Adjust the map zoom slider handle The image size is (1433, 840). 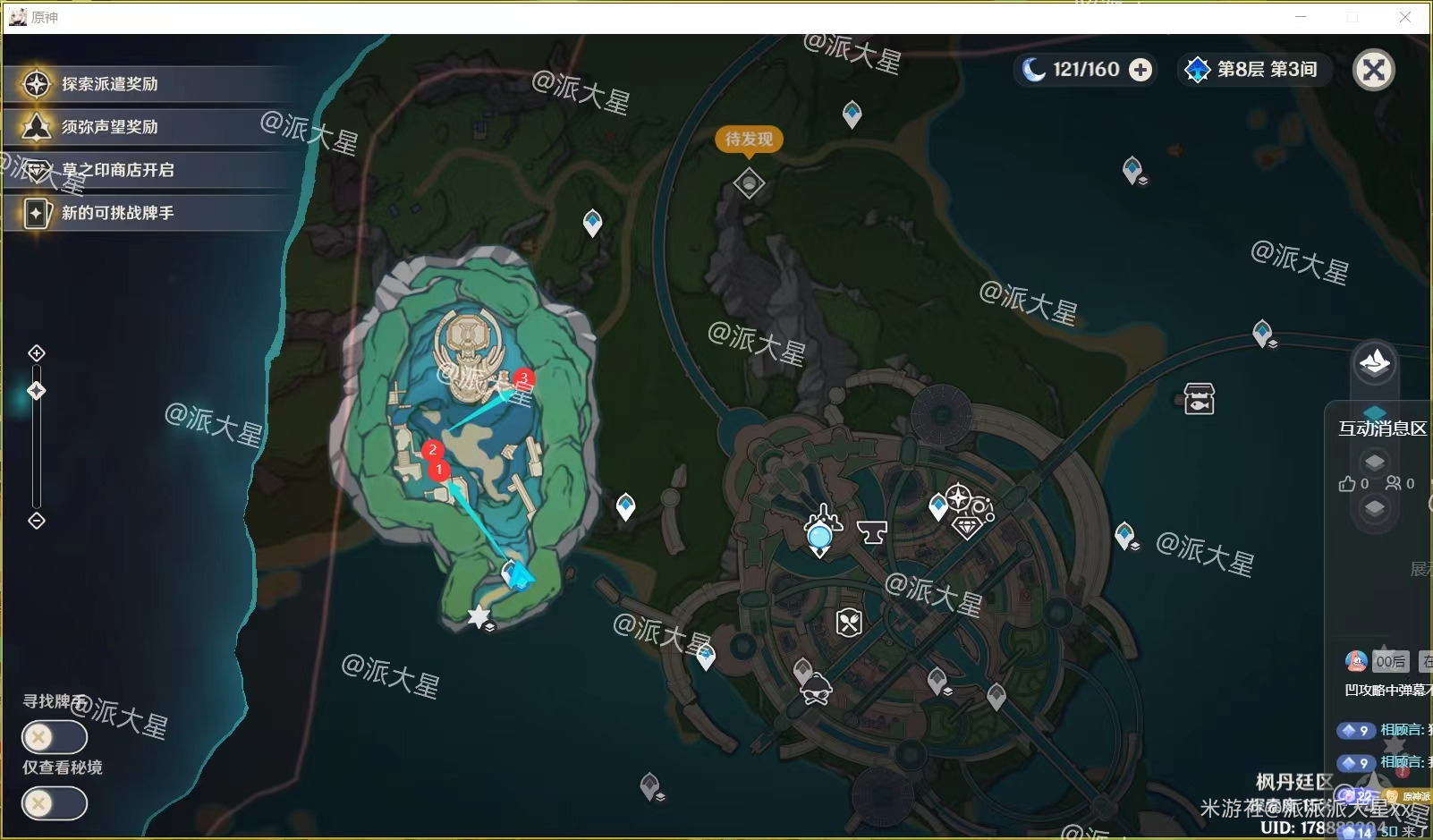tap(36, 390)
